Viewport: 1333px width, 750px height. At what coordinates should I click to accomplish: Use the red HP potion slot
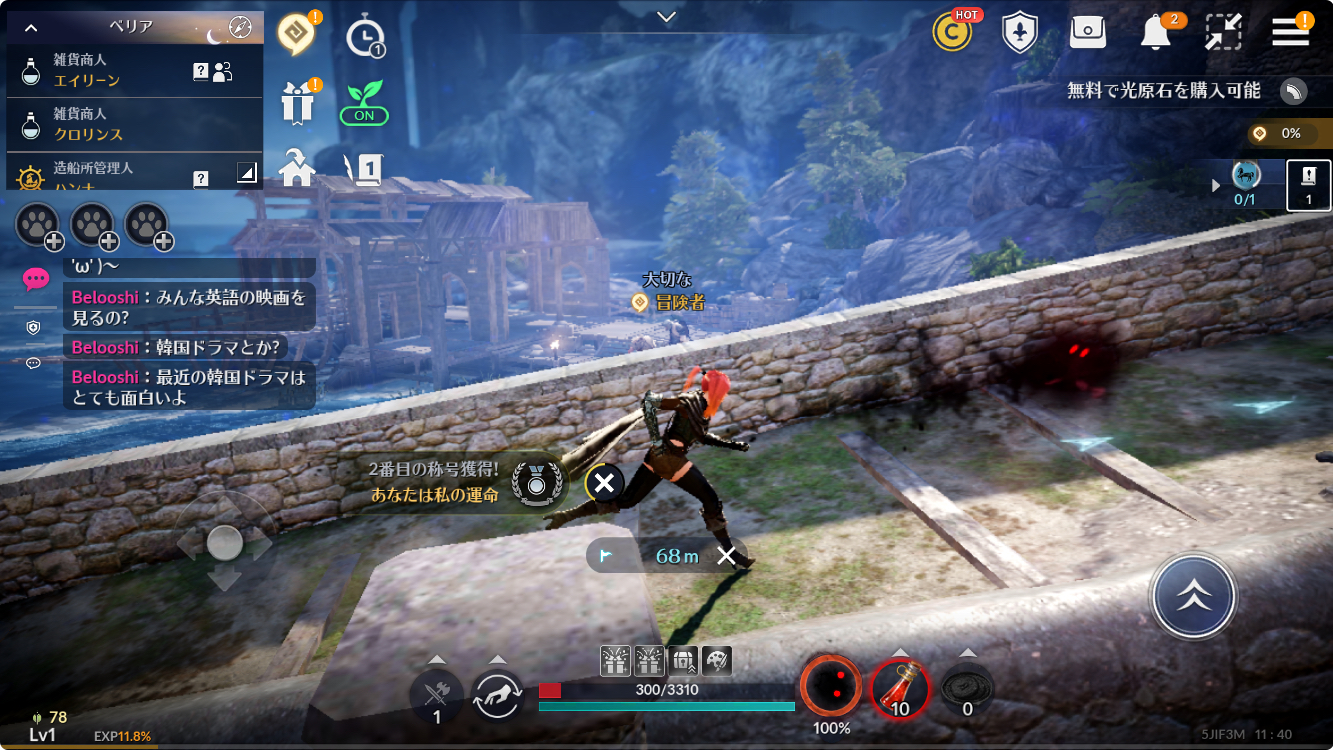coord(900,689)
